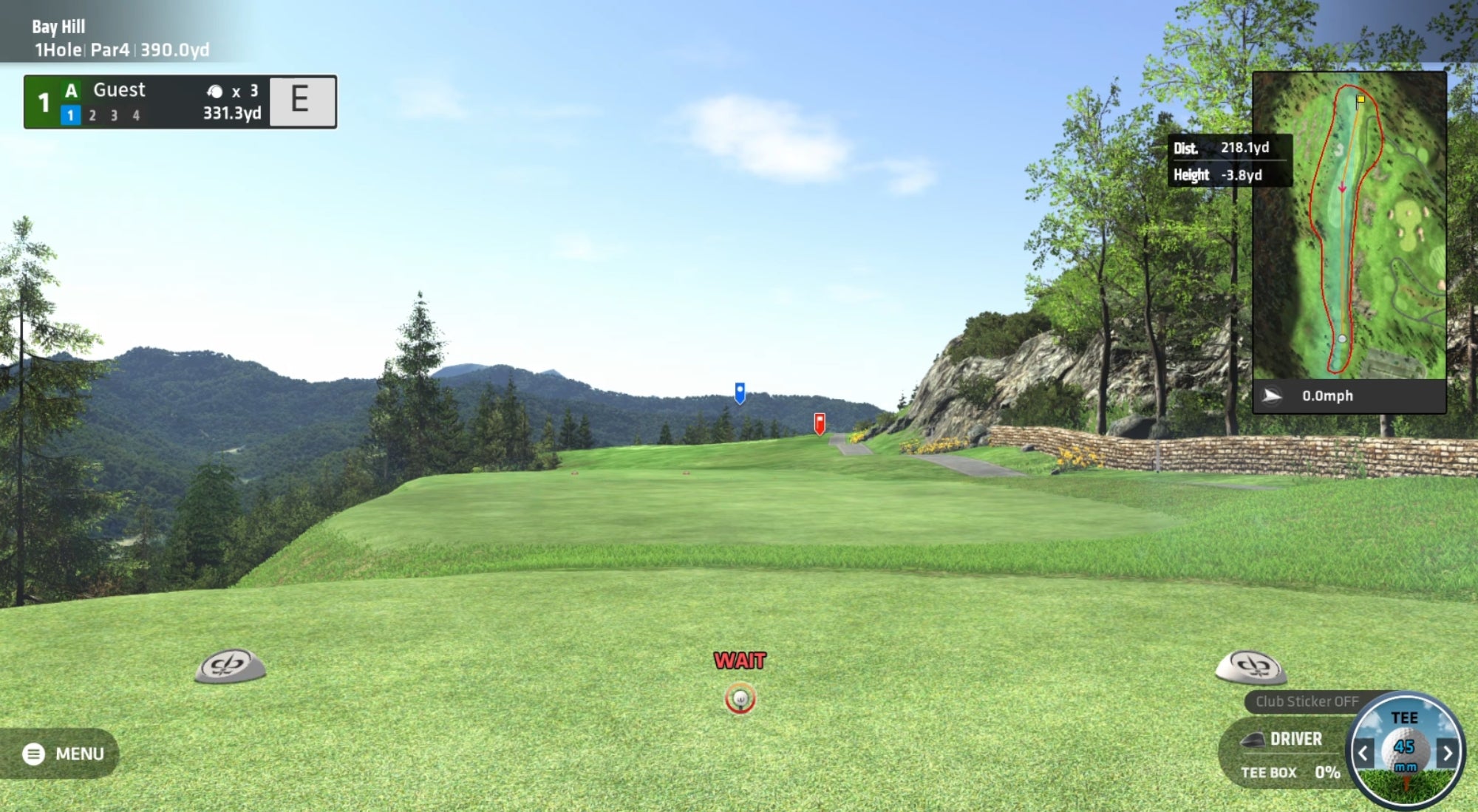
Task: Decrease tee height with left arrow
Action: (x=1363, y=753)
